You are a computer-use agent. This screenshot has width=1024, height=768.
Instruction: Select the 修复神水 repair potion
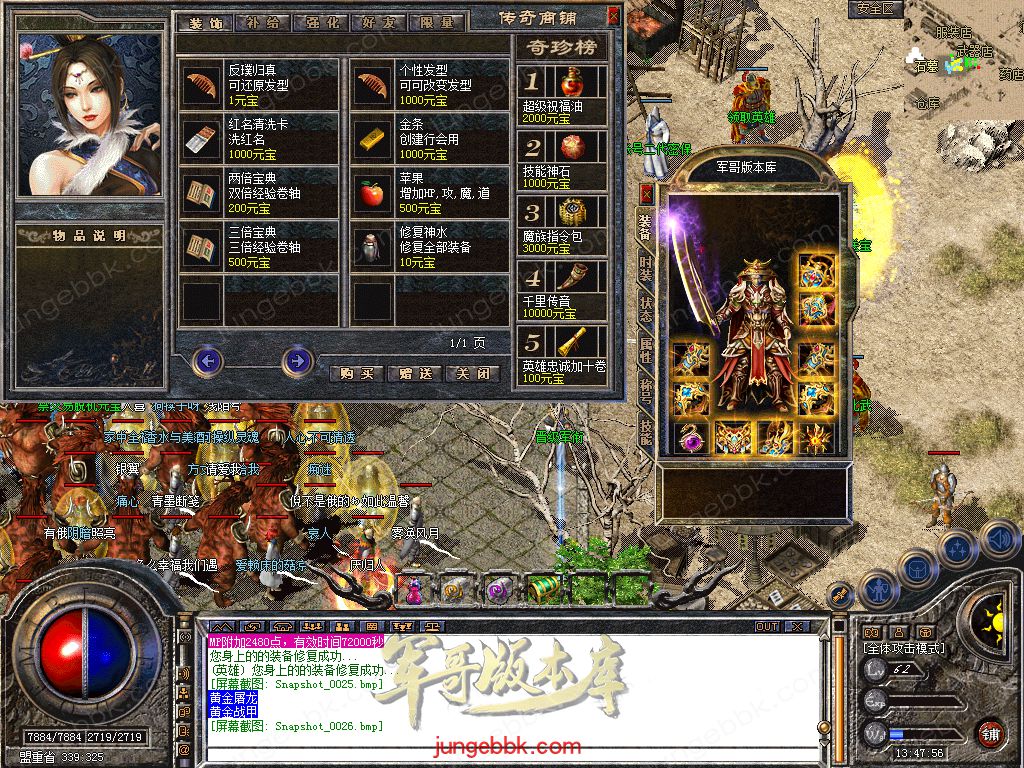click(373, 248)
